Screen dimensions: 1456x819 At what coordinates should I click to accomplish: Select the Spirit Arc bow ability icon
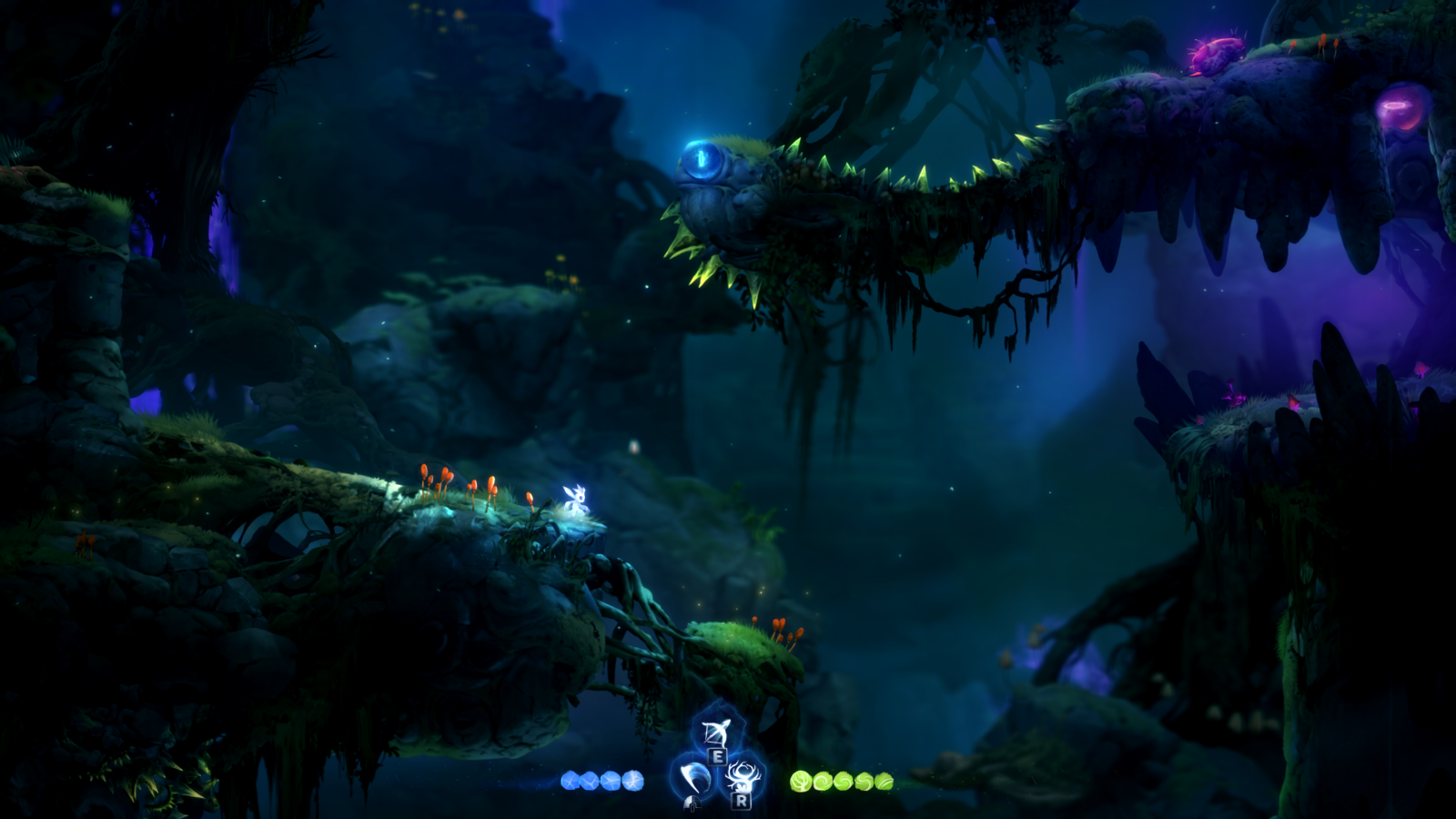click(717, 733)
